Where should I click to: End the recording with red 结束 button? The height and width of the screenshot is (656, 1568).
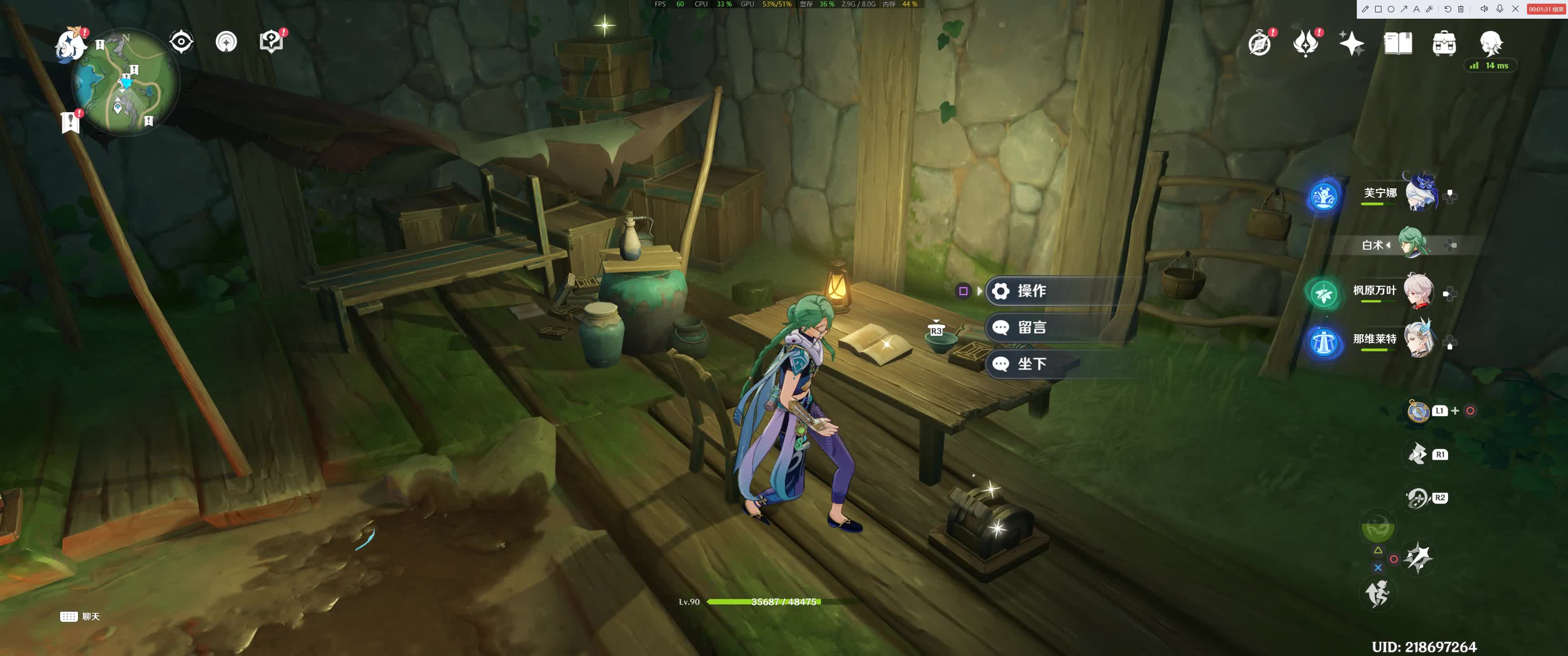(1546, 9)
